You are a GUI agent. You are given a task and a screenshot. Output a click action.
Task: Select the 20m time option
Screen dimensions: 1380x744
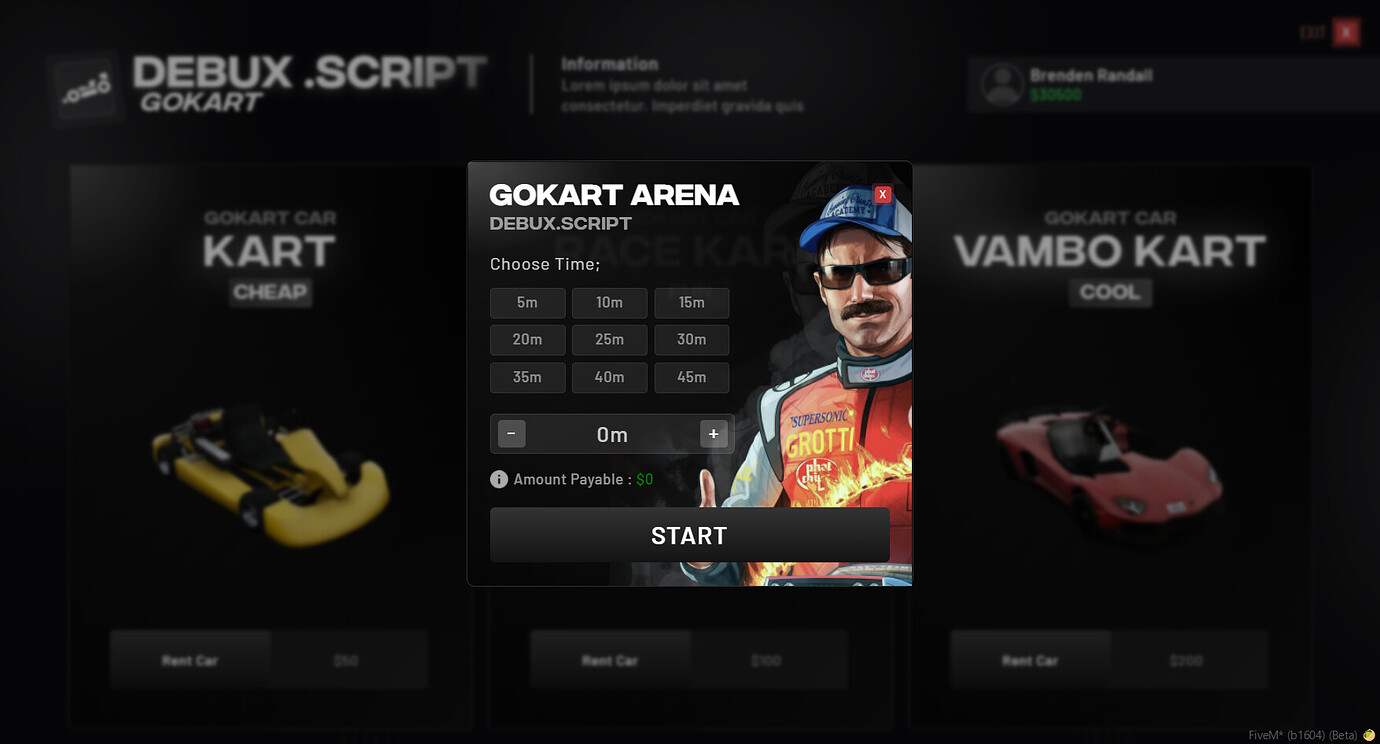tap(527, 340)
